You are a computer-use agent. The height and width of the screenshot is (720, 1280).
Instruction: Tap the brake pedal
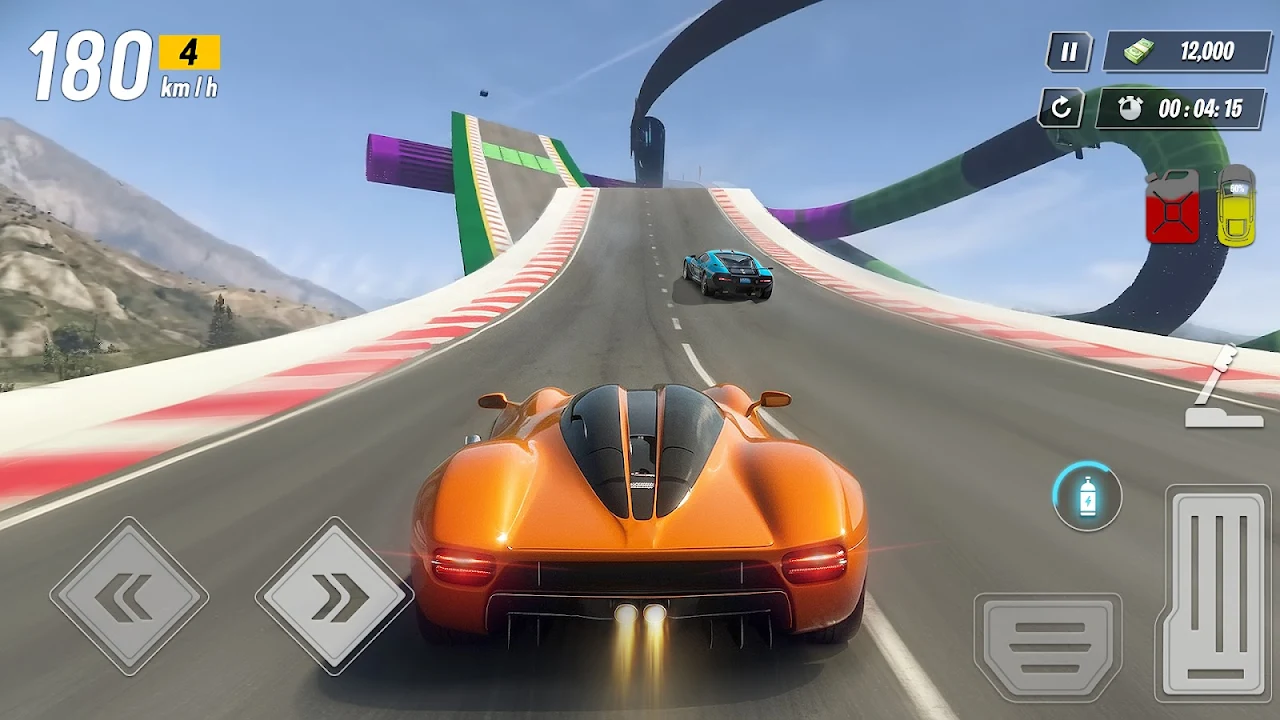coord(1047,647)
